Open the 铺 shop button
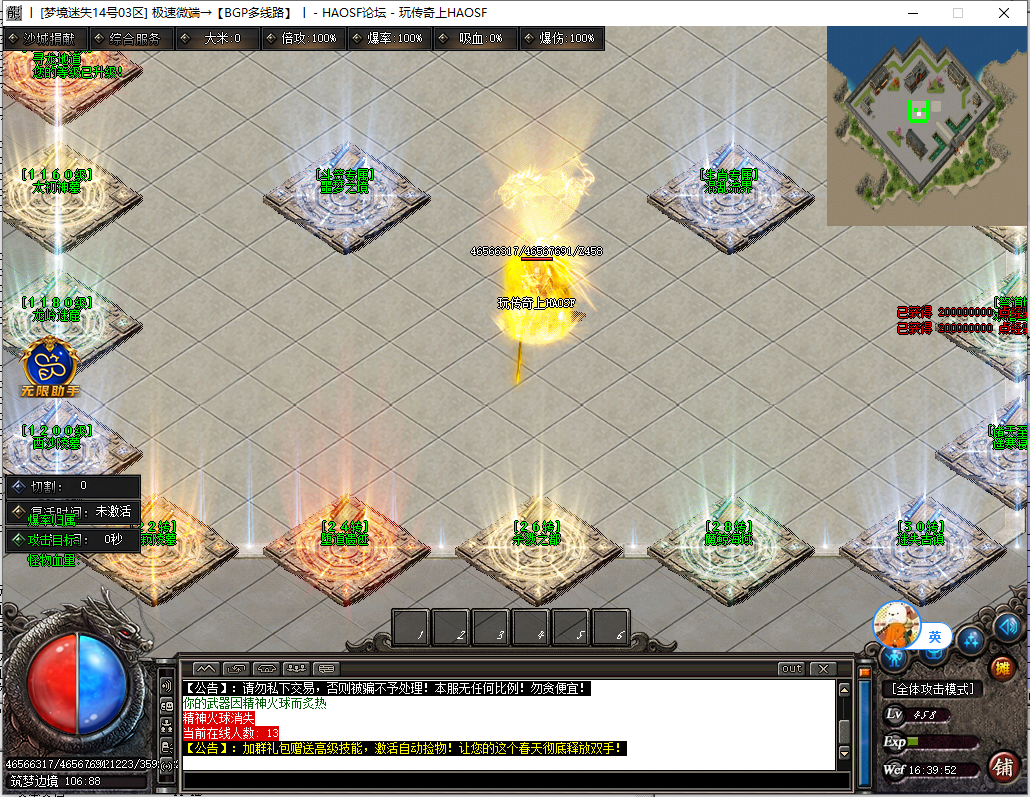The width and height of the screenshot is (1030, 797). click(x=1003, y=767)
